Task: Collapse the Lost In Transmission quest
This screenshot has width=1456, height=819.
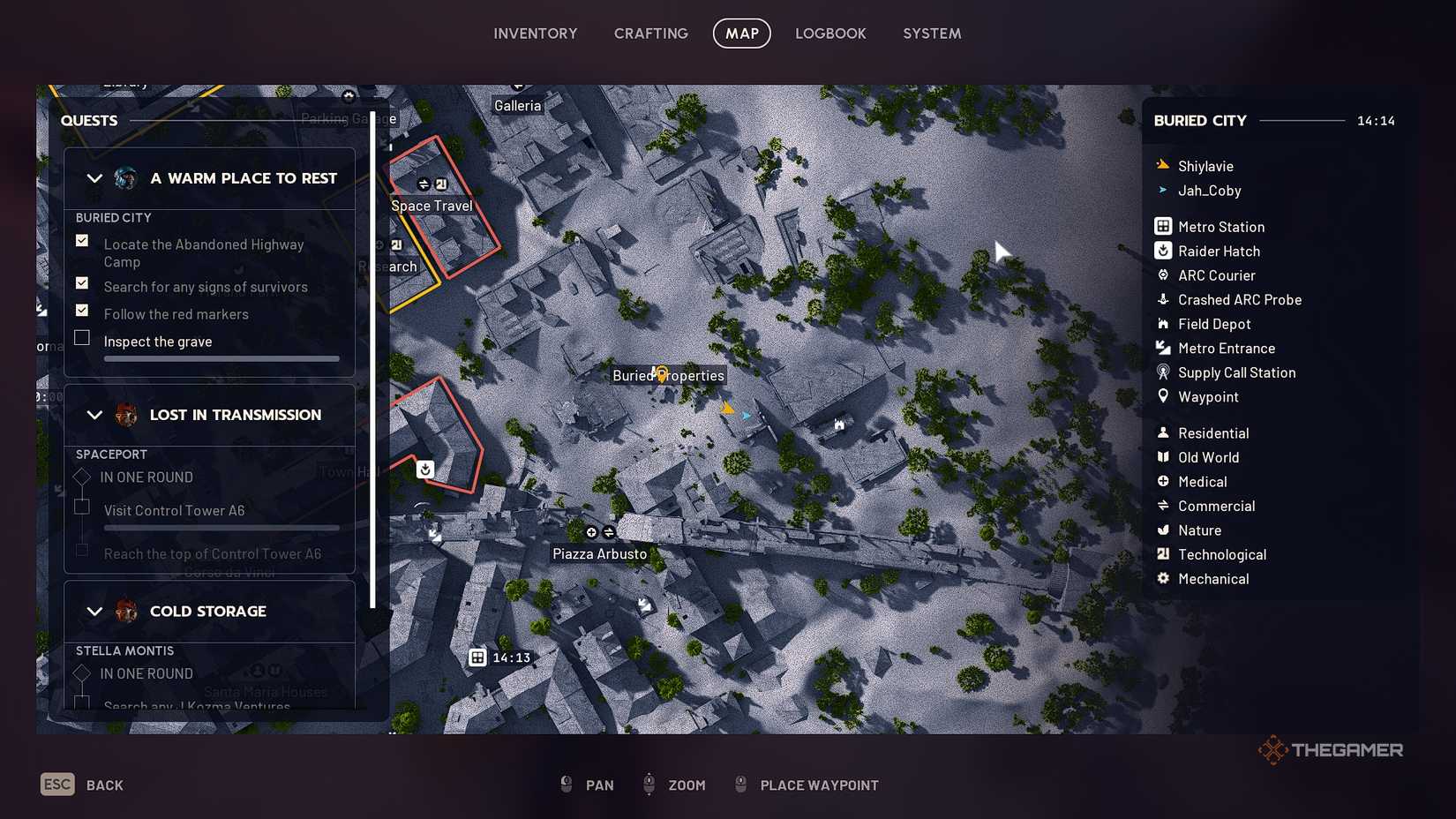Action: coord(95,414)
